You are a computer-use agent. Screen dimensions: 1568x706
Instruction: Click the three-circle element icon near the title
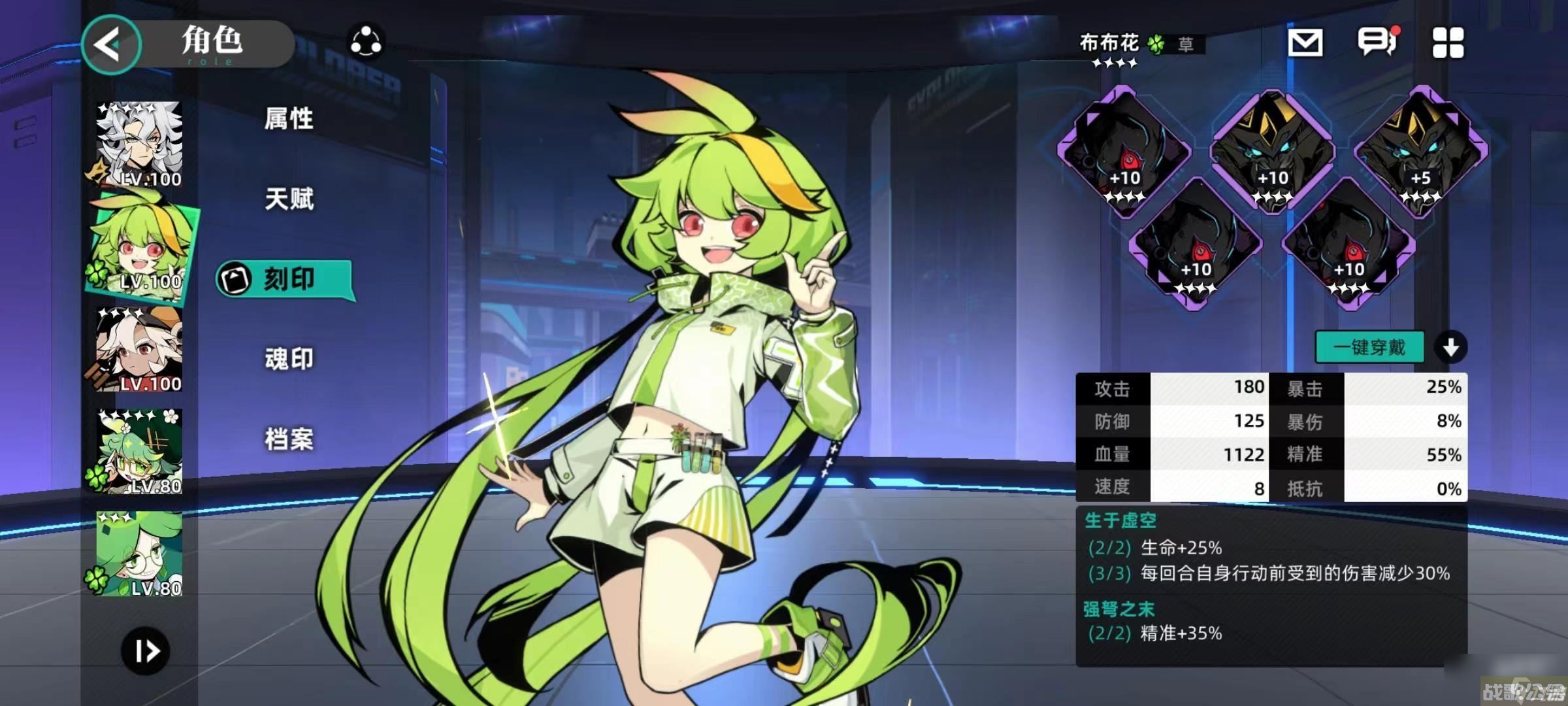[366, 42]
